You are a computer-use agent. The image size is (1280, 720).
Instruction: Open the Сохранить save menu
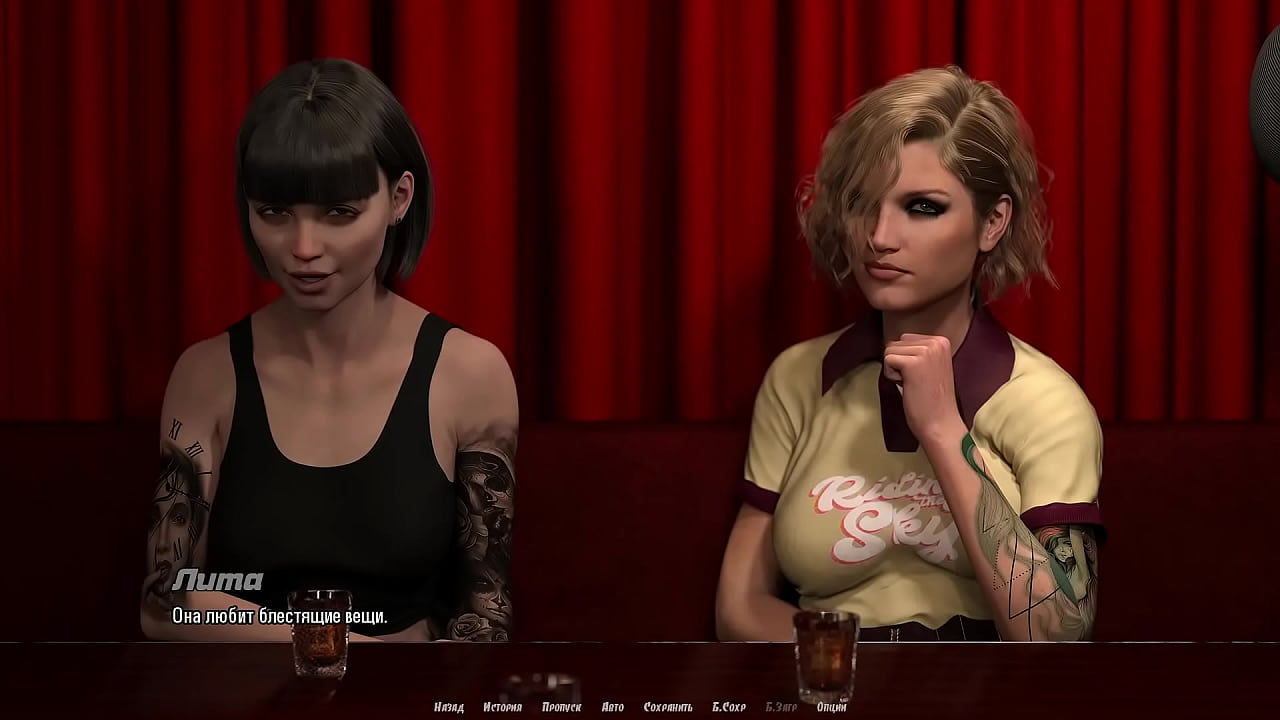click(668, 707)
